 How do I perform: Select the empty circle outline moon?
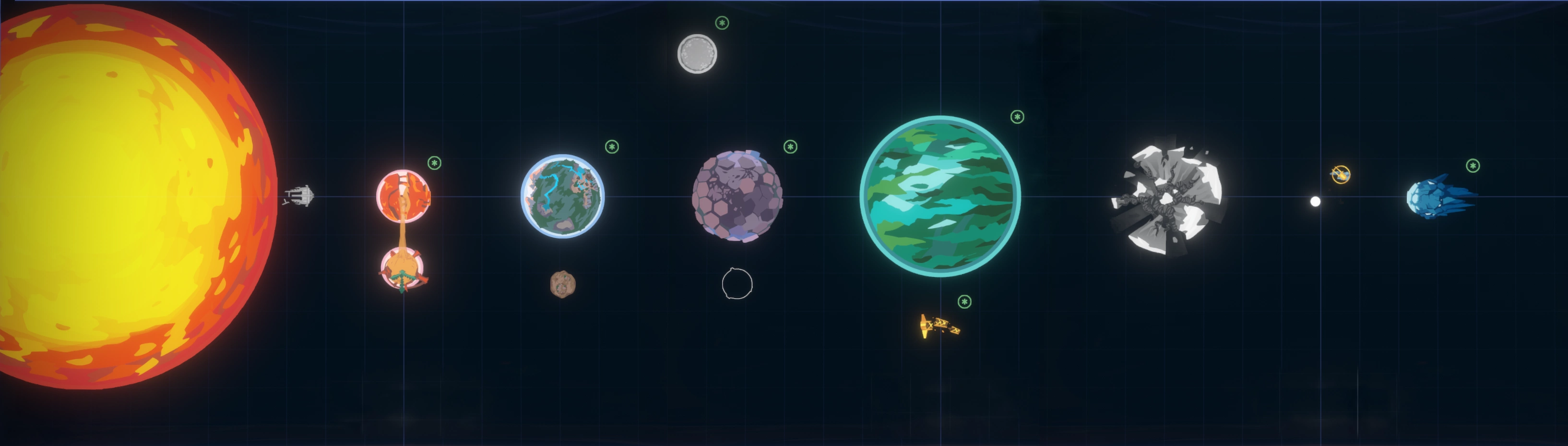point(737,284)
